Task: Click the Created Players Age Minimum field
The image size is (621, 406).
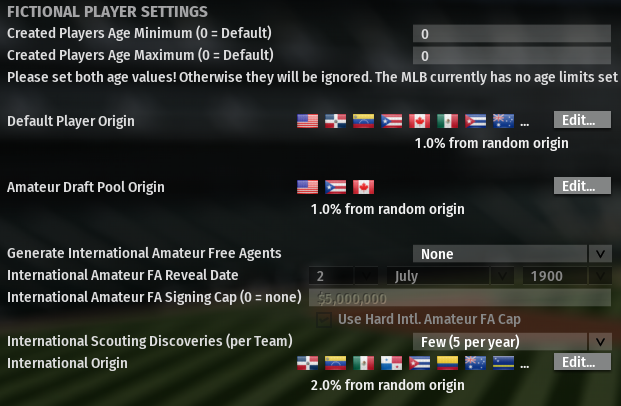Action: [x=510, y=33]
